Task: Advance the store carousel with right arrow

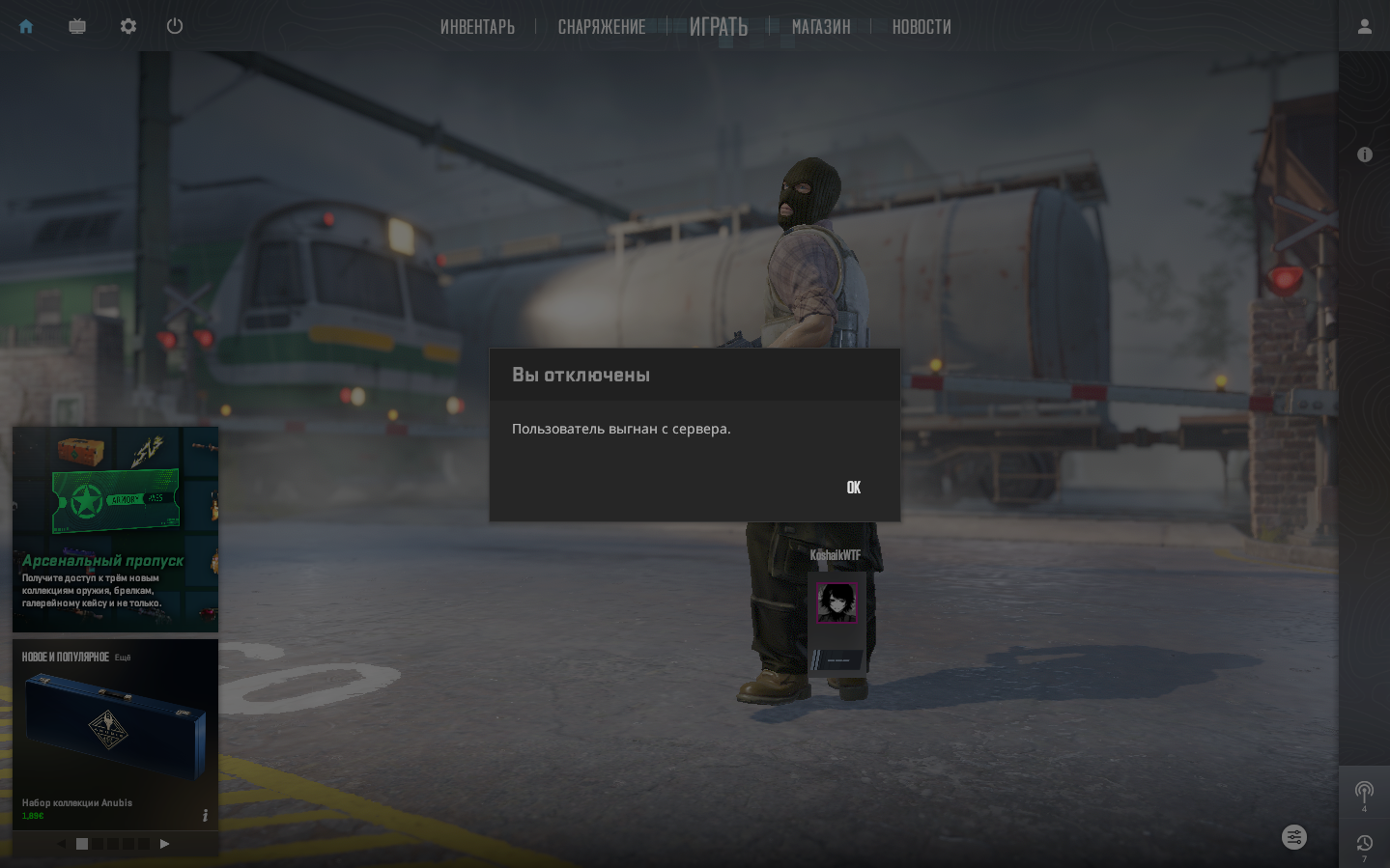Action: (x=164, y=844)
